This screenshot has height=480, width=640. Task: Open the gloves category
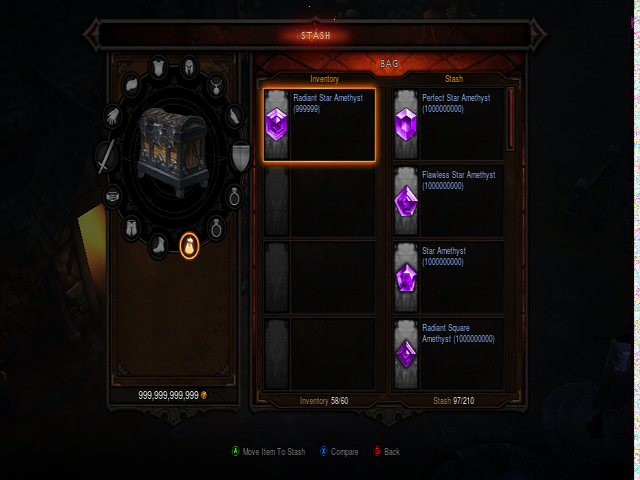pos(114,114)
